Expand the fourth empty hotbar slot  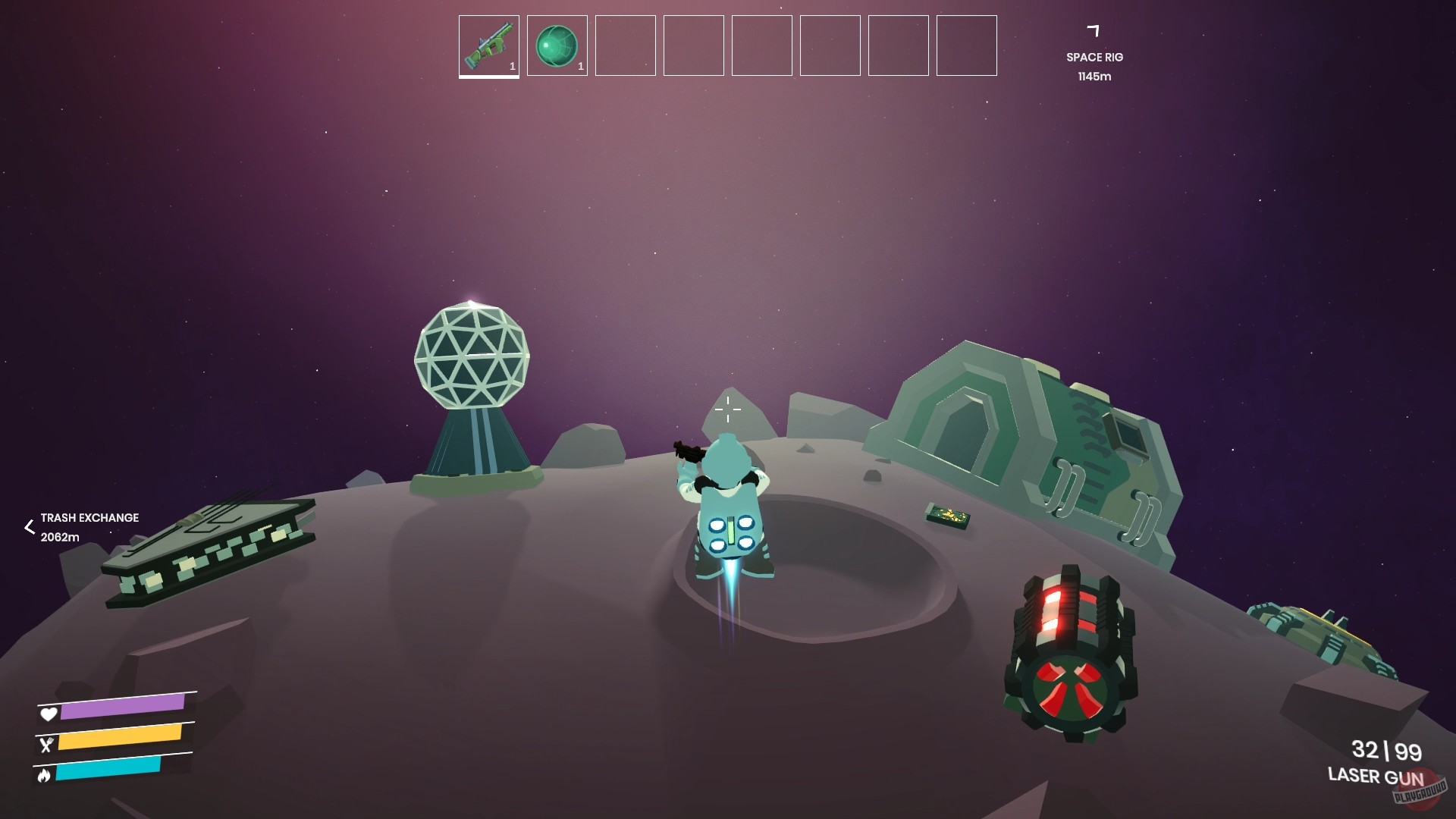coord(693,46)
